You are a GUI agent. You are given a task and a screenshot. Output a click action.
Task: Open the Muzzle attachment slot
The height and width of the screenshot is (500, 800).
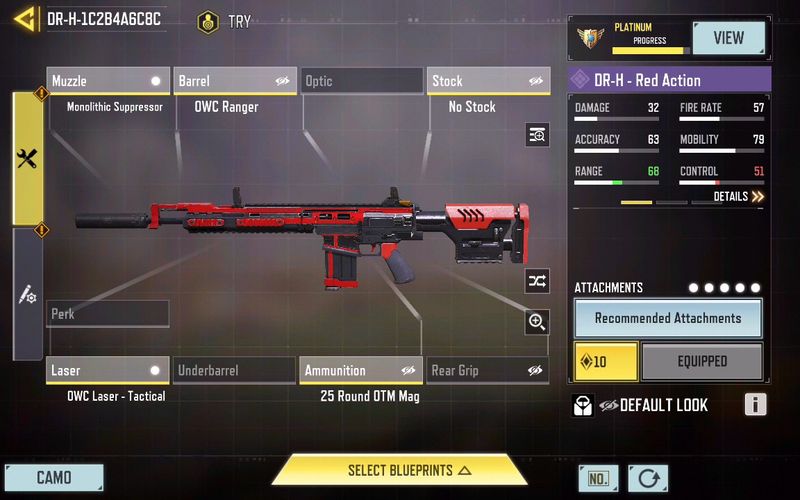(108, 81)
